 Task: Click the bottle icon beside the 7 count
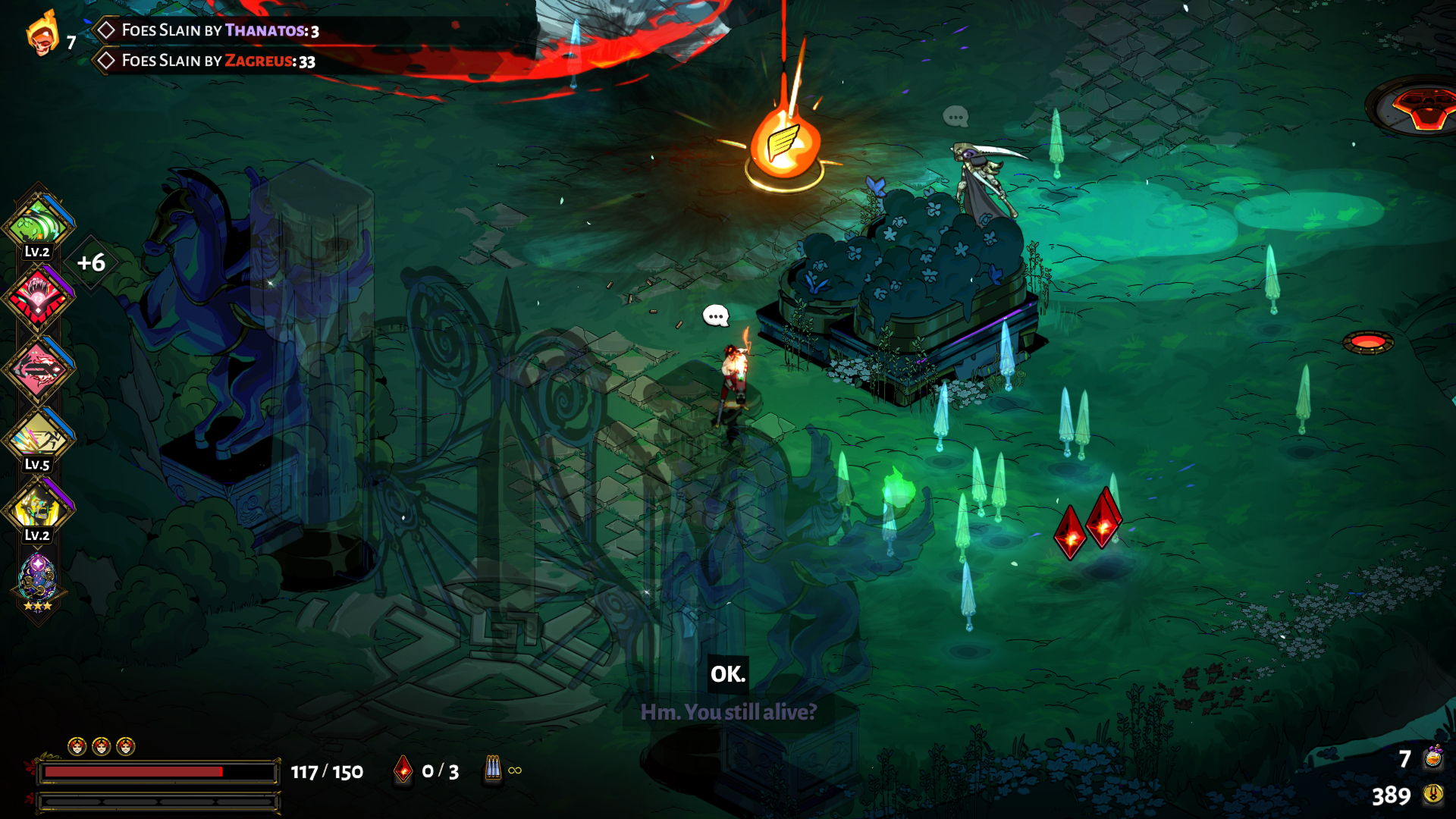pyautogui.click(x=1433, y=758)
